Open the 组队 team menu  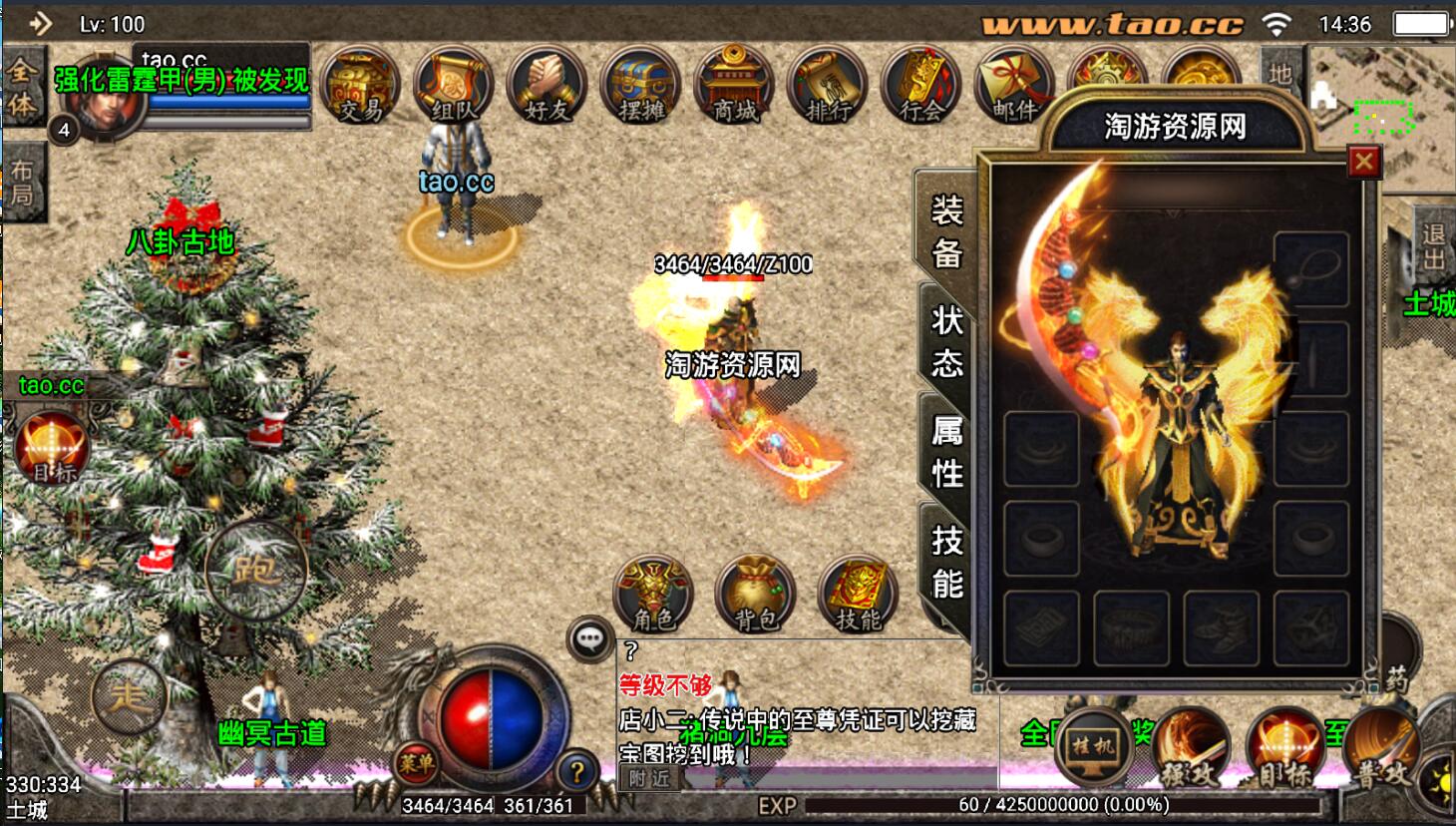[454, 88]
